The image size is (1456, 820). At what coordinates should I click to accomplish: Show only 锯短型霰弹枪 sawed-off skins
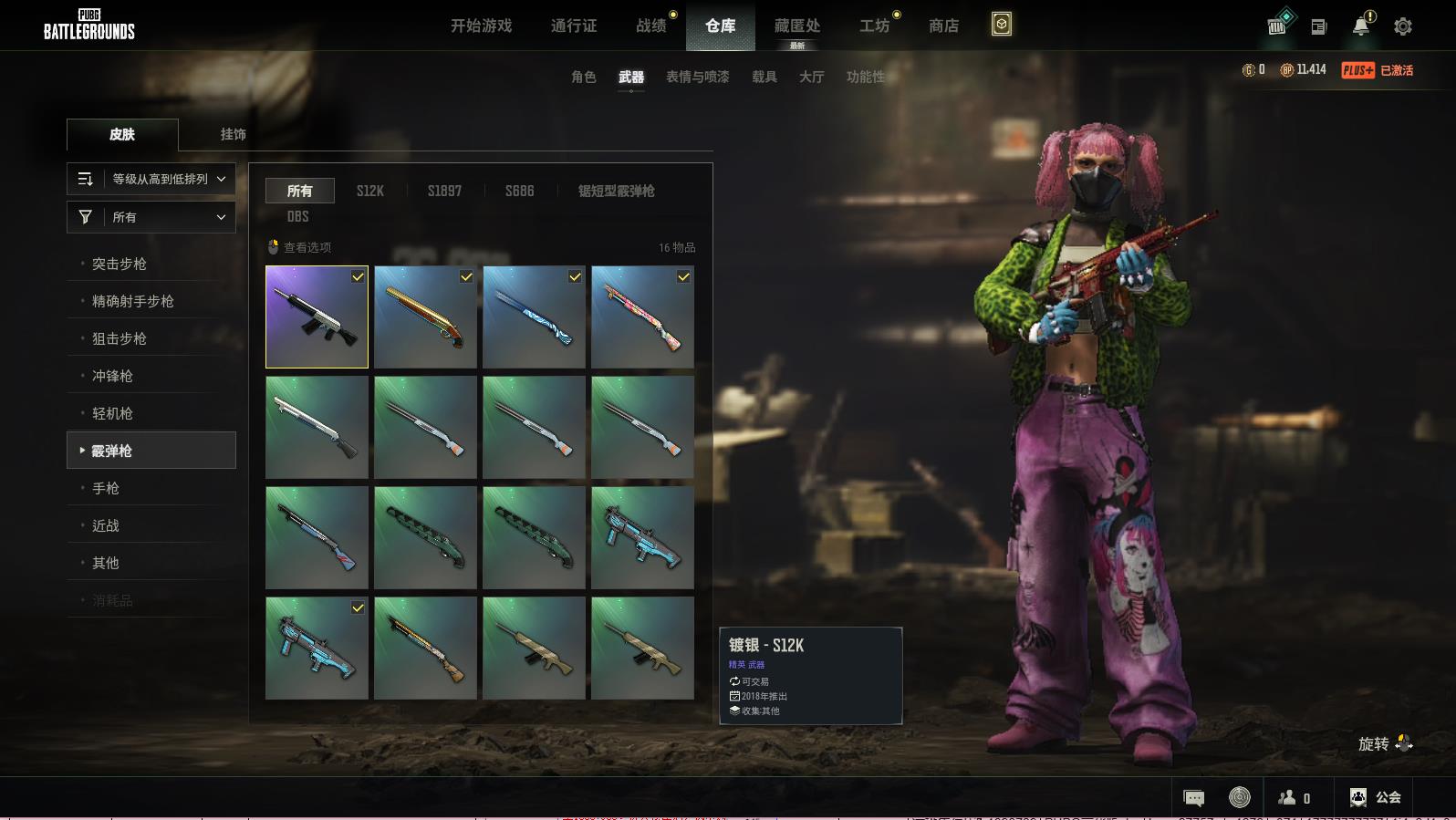point(616,191)
